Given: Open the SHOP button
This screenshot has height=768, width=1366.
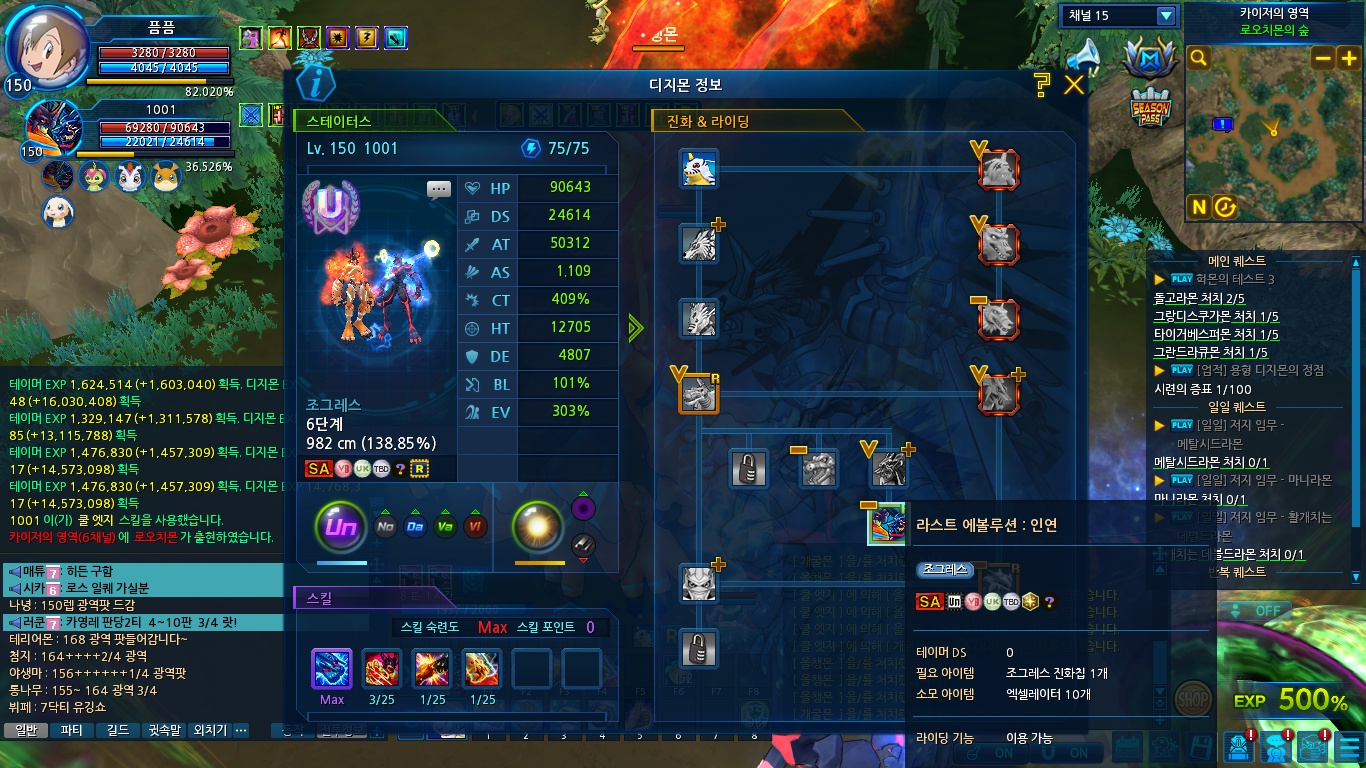Looking at the screenshot, I should [x=1191, y=696].
